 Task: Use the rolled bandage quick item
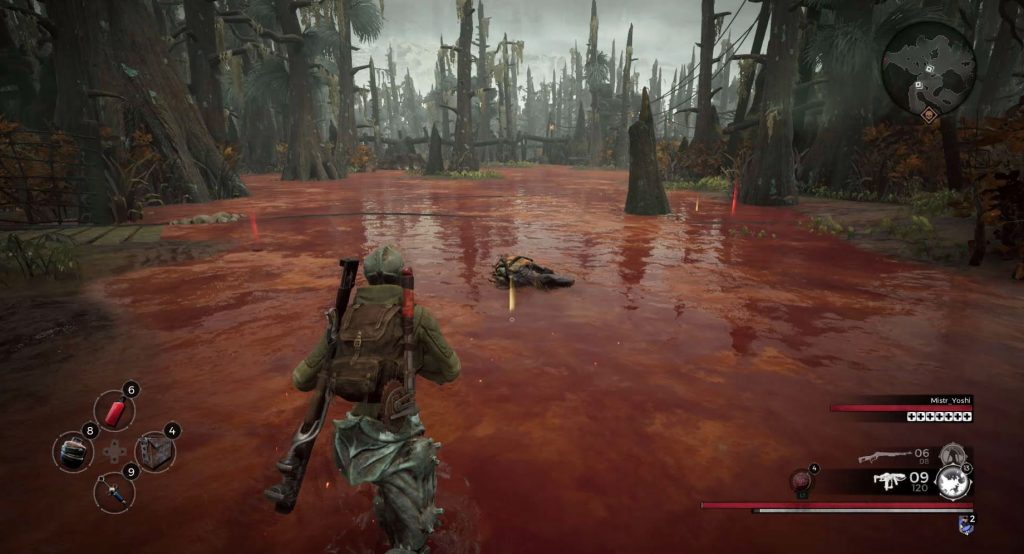pos(73,451)
